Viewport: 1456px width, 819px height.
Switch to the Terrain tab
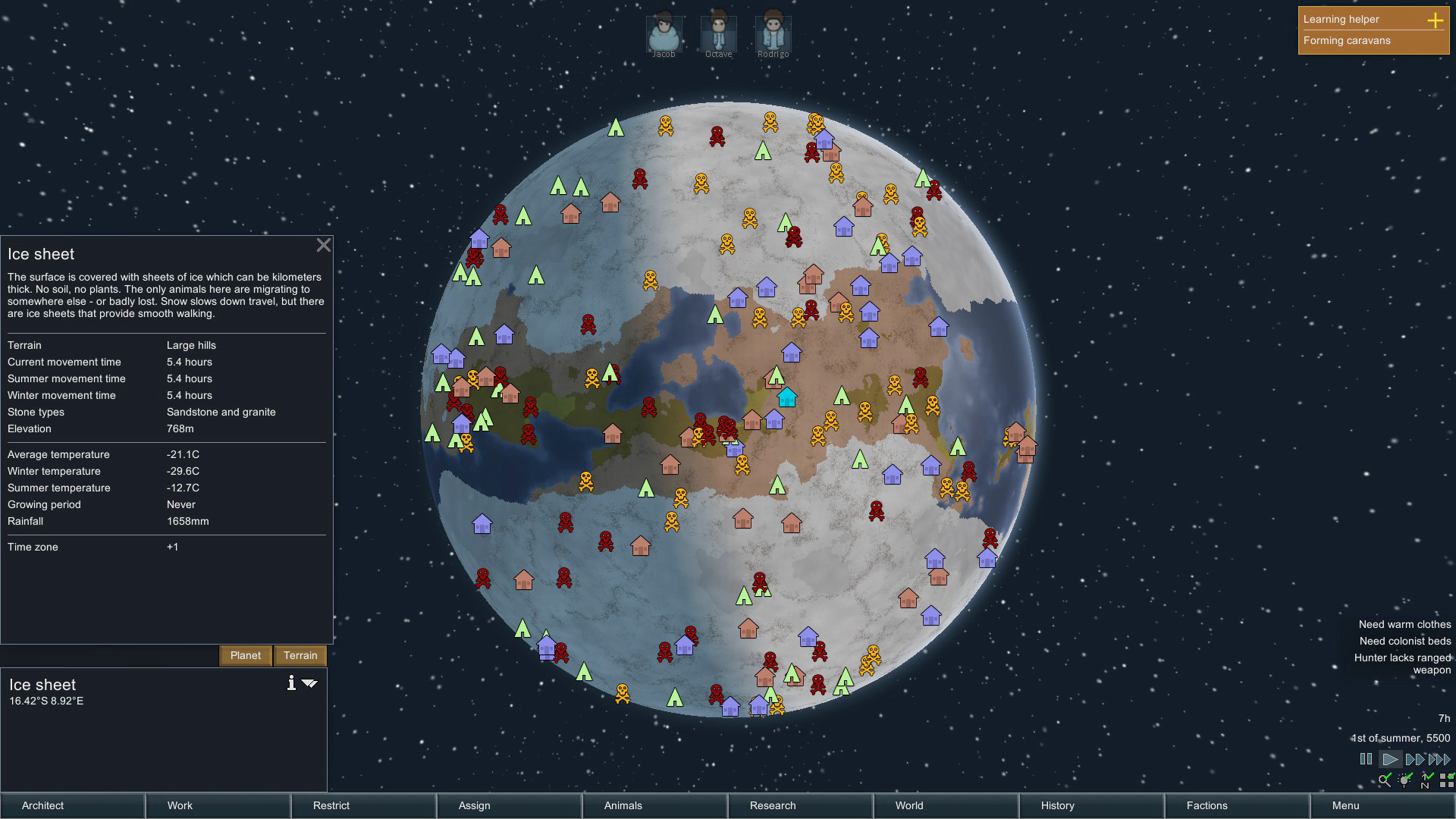point(300,655)
